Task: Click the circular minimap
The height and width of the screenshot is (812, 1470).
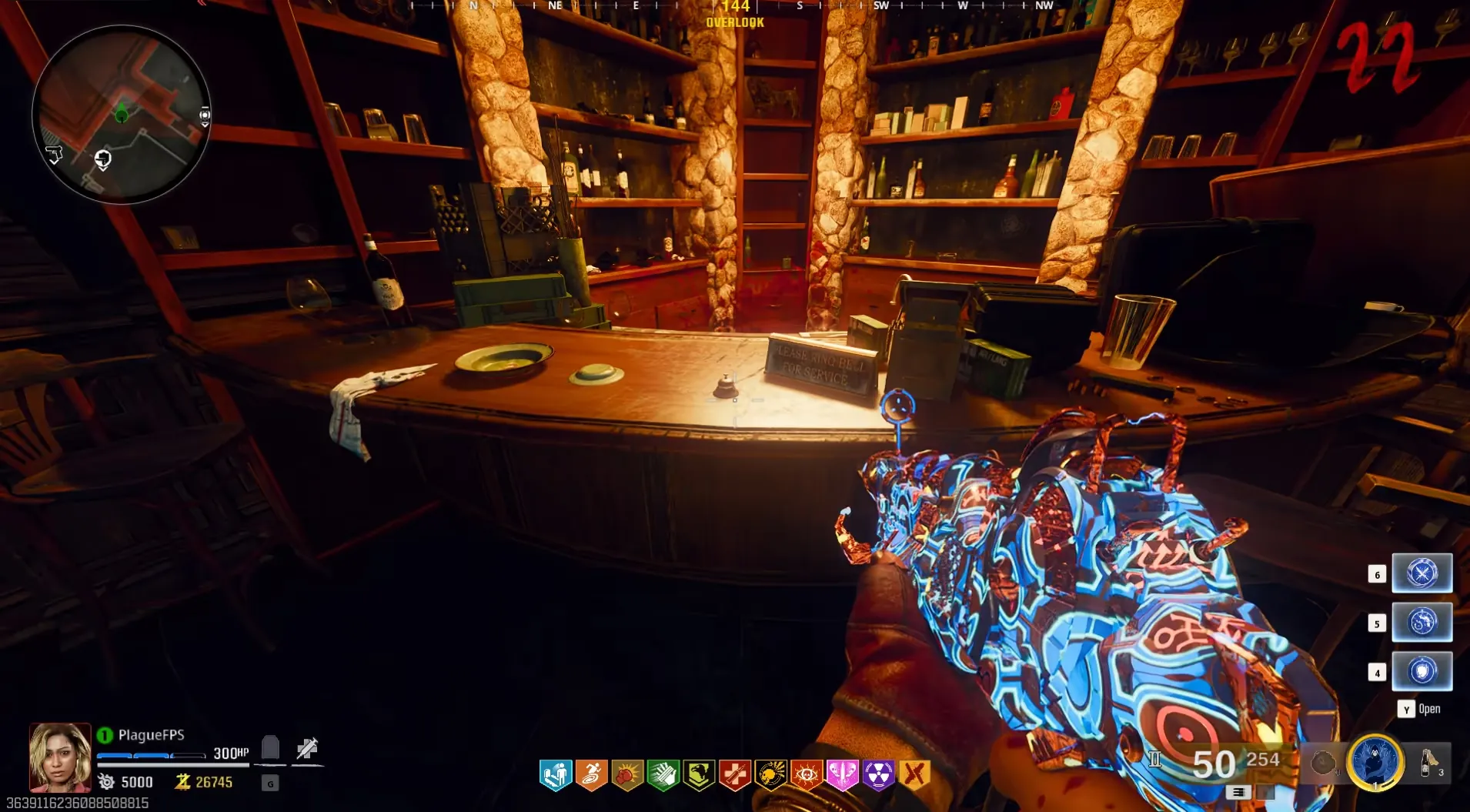Action: tap(121, 114)
